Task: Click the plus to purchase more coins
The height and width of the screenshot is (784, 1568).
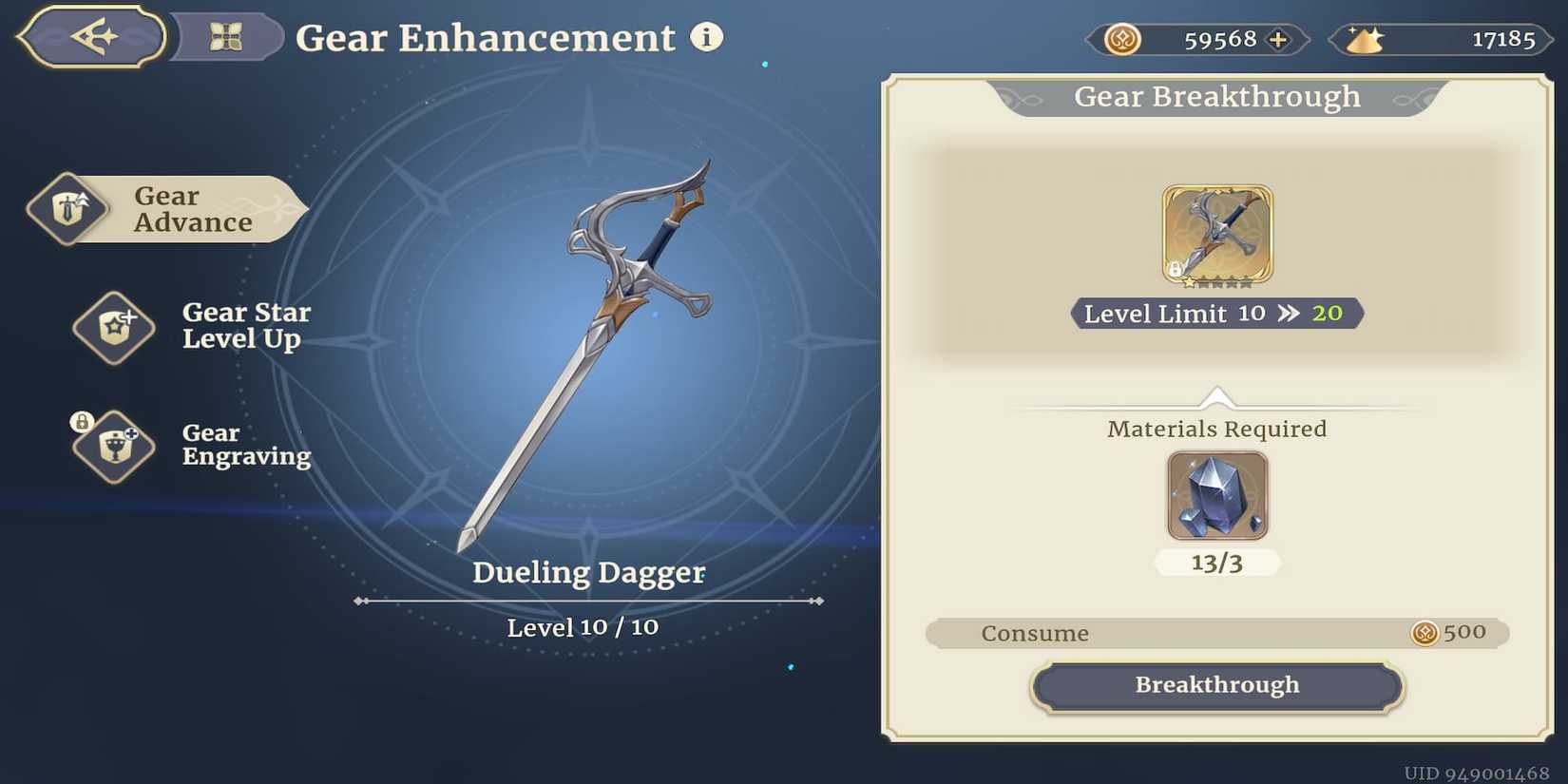Action: click(1278, 39)
